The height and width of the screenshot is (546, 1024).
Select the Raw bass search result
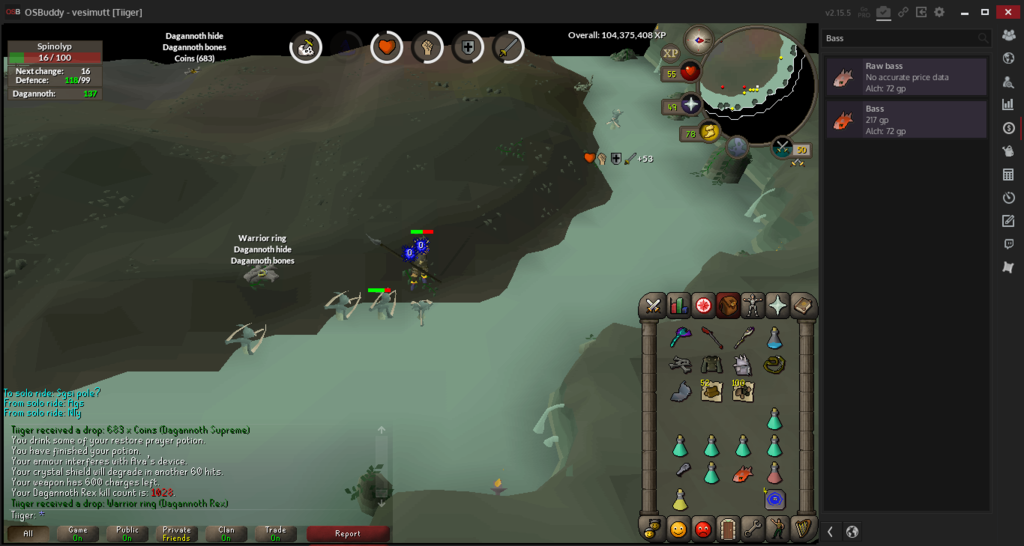pos(907,76)
